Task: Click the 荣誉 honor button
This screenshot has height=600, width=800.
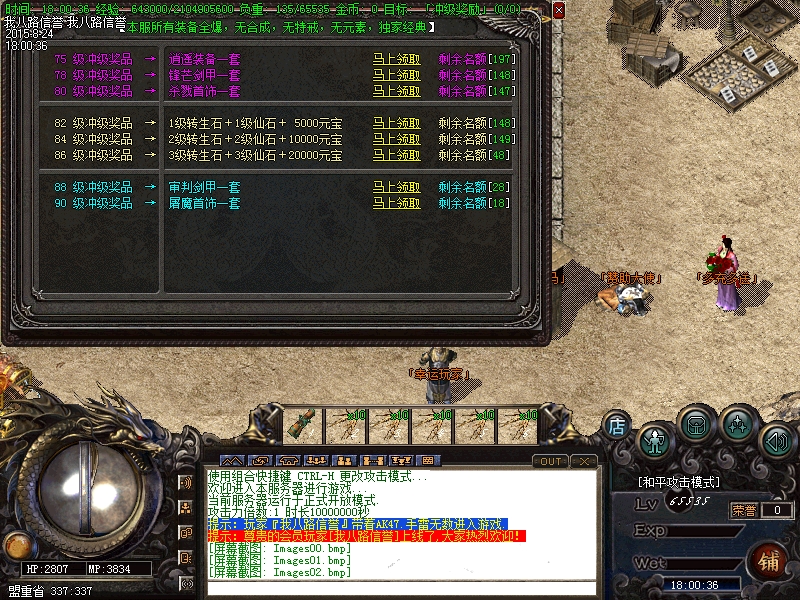Action: 743,510
